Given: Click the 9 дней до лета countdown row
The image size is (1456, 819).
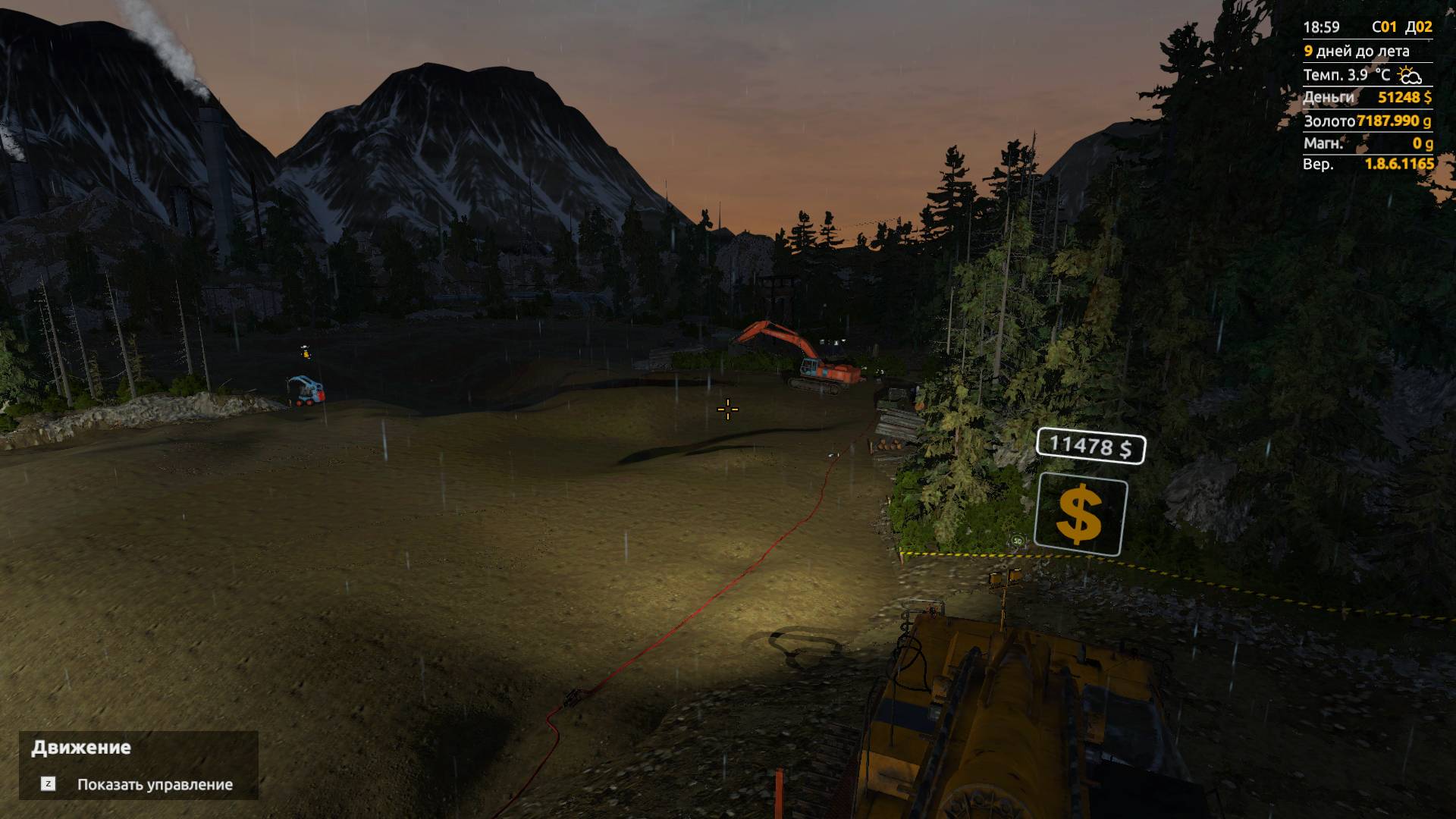Looking at the screenshot, I should click(1357, 50).
